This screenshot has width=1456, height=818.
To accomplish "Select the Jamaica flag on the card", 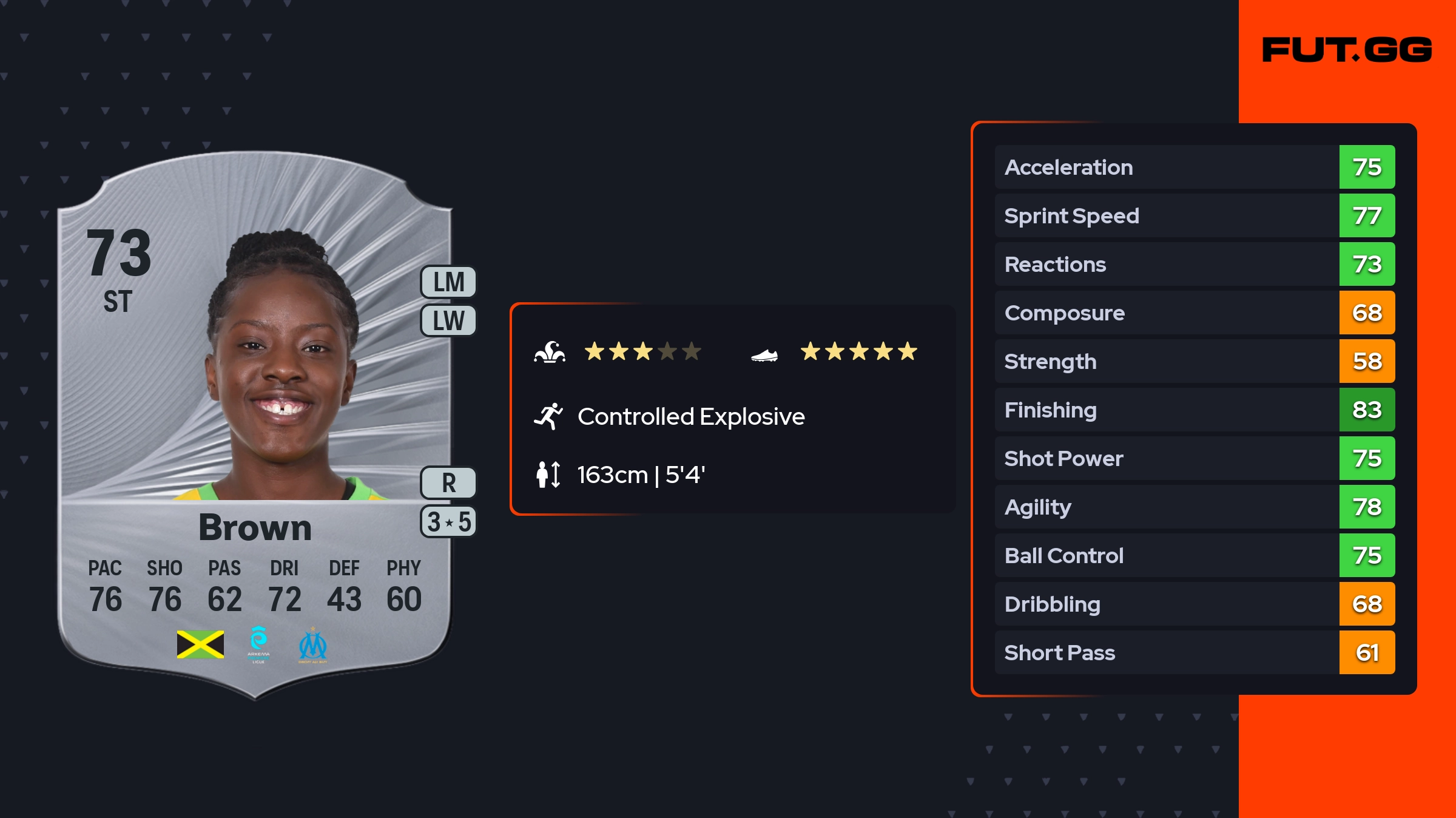I will point(200,644).
